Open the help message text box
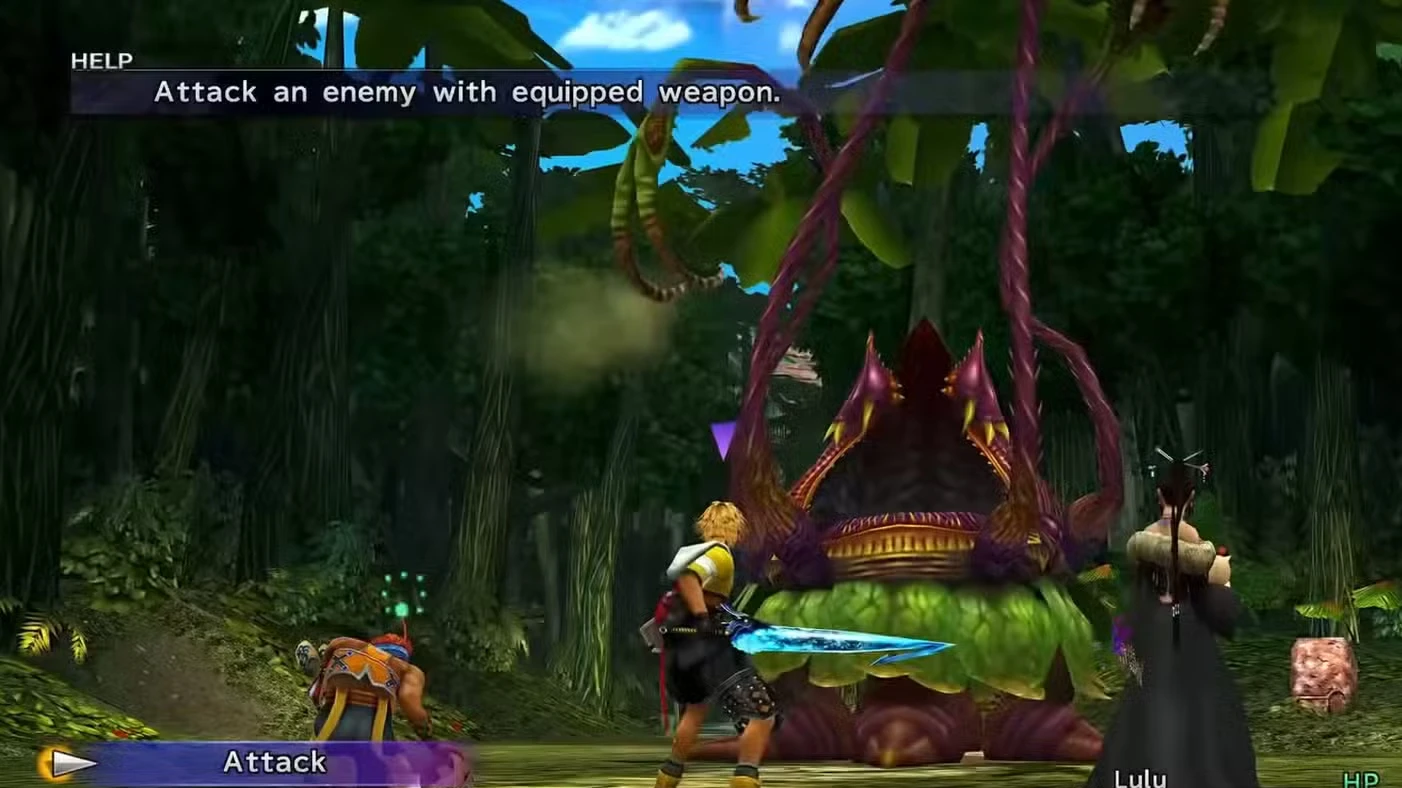The image size is (1402, 788). (x=450, y=92)
